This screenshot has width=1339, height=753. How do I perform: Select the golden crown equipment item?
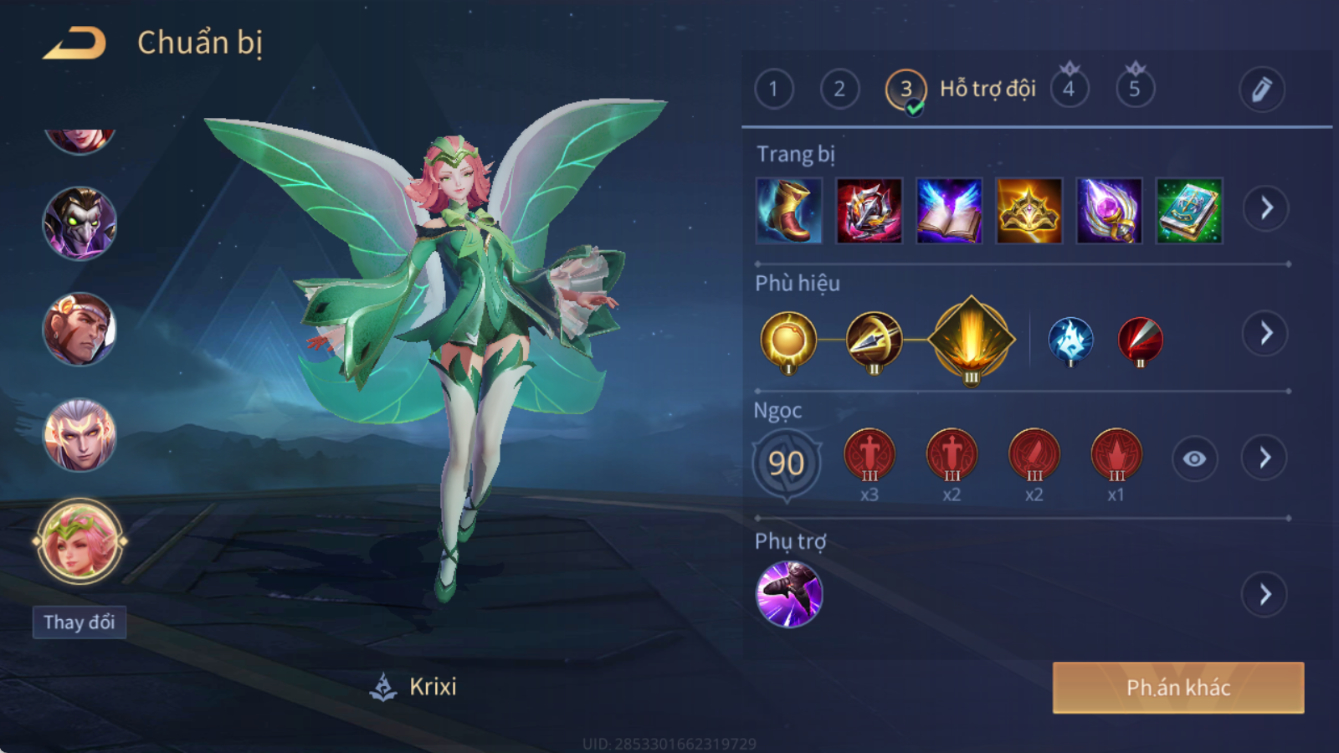(x=1028, y=211)
